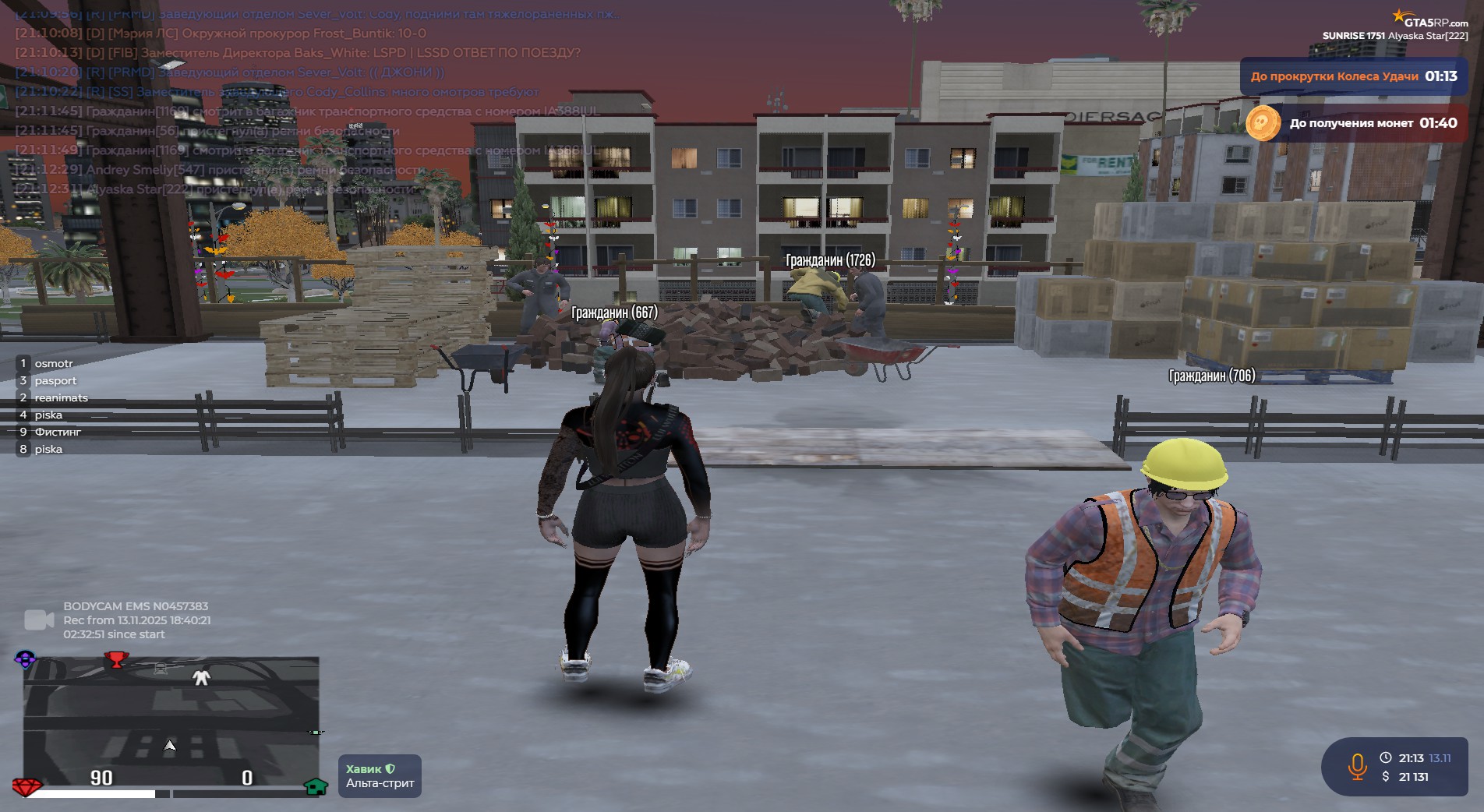This screenshot has height=812, width=1484.
Task: Open the Хавик Альта-стрит location panel
Action: 380,776
